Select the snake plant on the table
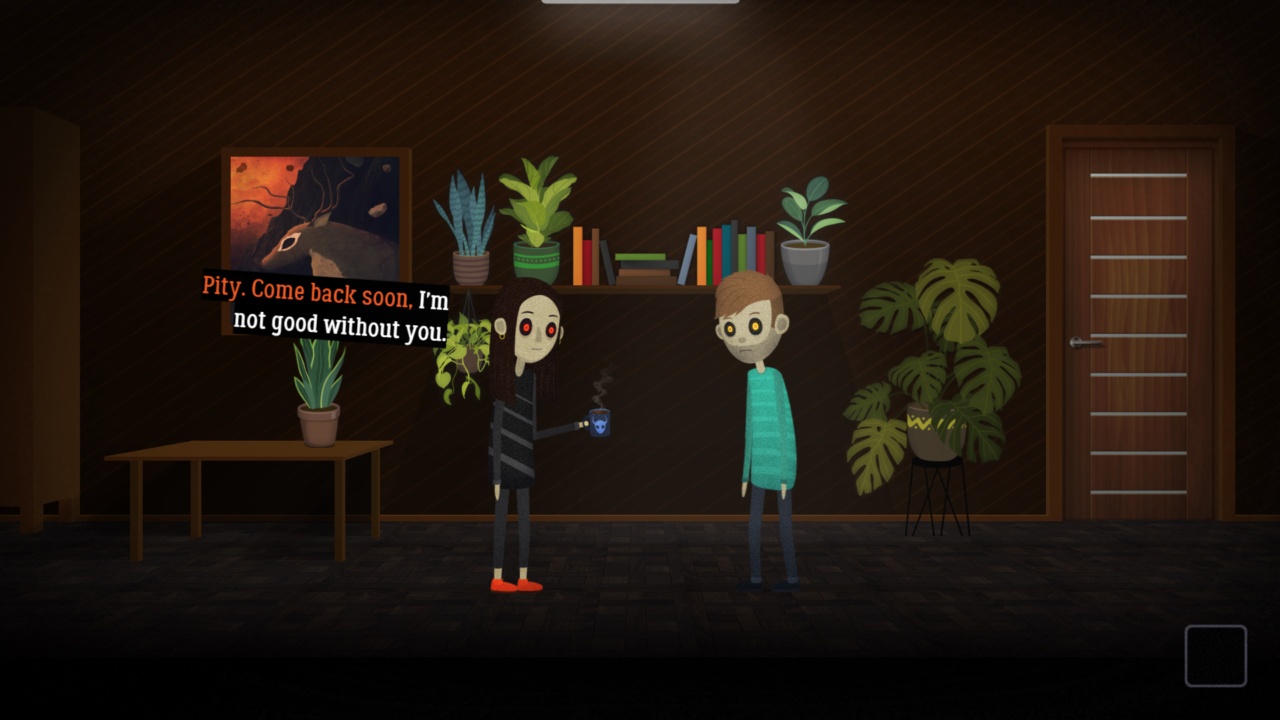This screenshot has width=1280, height=720. coord(318,390)
